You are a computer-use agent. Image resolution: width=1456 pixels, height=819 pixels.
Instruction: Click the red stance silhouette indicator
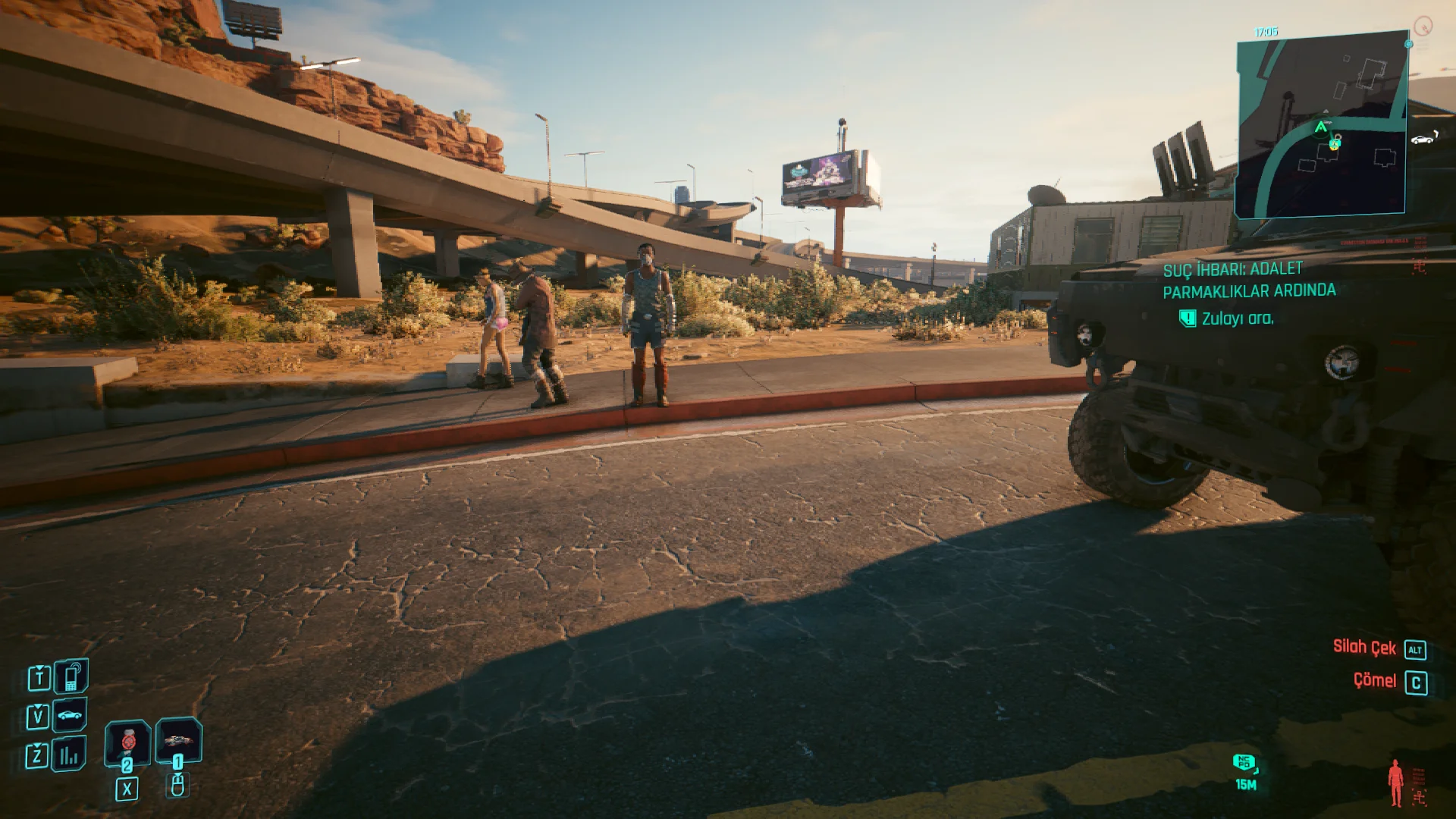[1395, 783]
